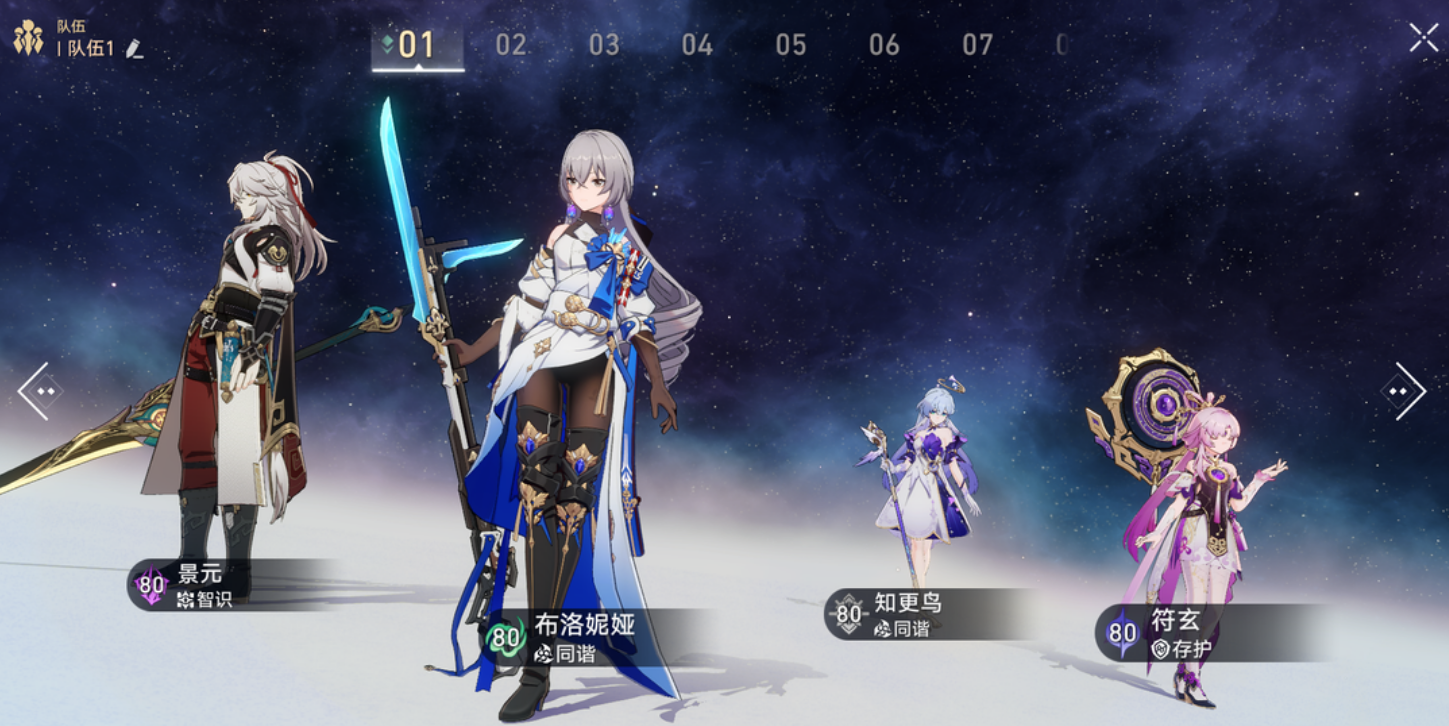Show the next team with right arrow

1405,390
